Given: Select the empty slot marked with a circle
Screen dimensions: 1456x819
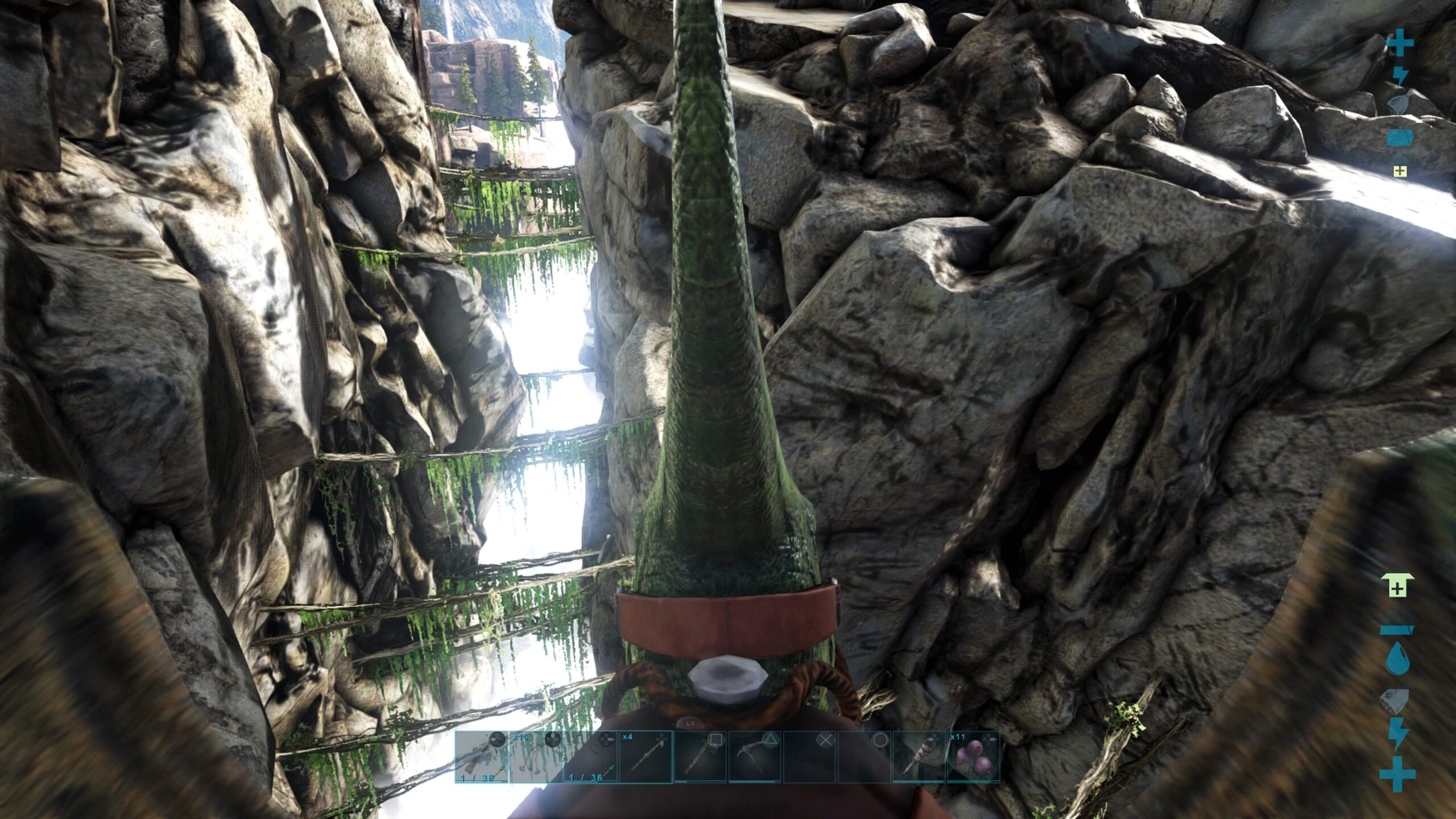Looking at the screenshot, I should pyautogui.click(x=864, y=757).
